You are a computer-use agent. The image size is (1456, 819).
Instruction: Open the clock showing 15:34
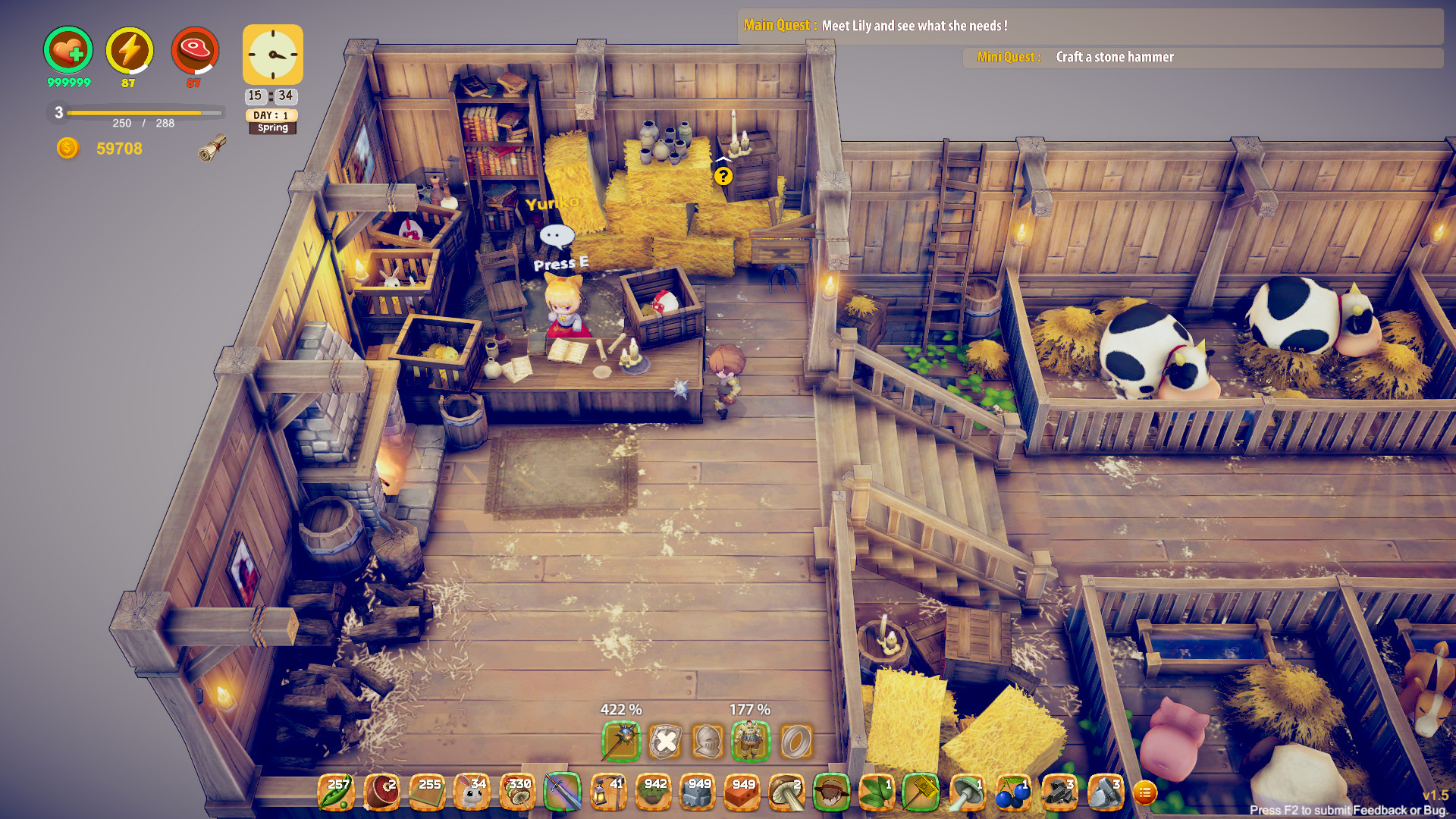click(272, 55)
